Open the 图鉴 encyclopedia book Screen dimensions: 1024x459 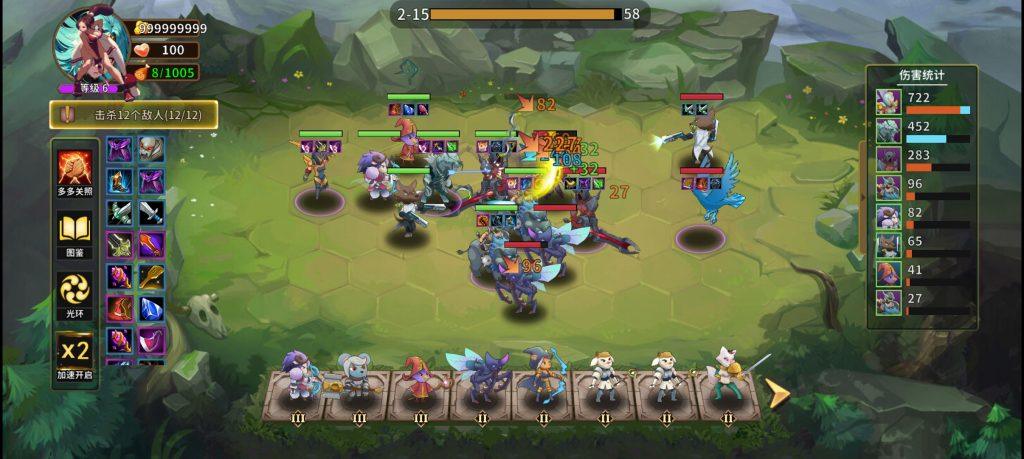pyautogui.click(x=75, y=233)
